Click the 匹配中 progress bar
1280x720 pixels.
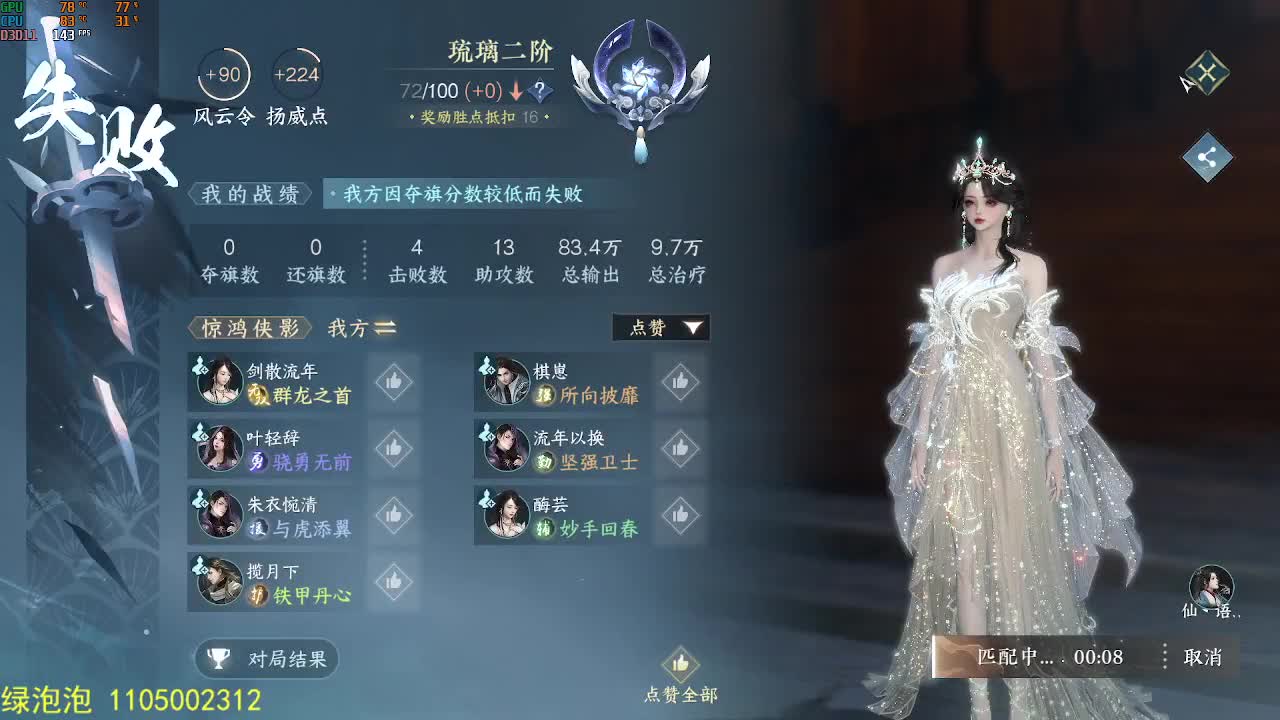click(1040, 657)
